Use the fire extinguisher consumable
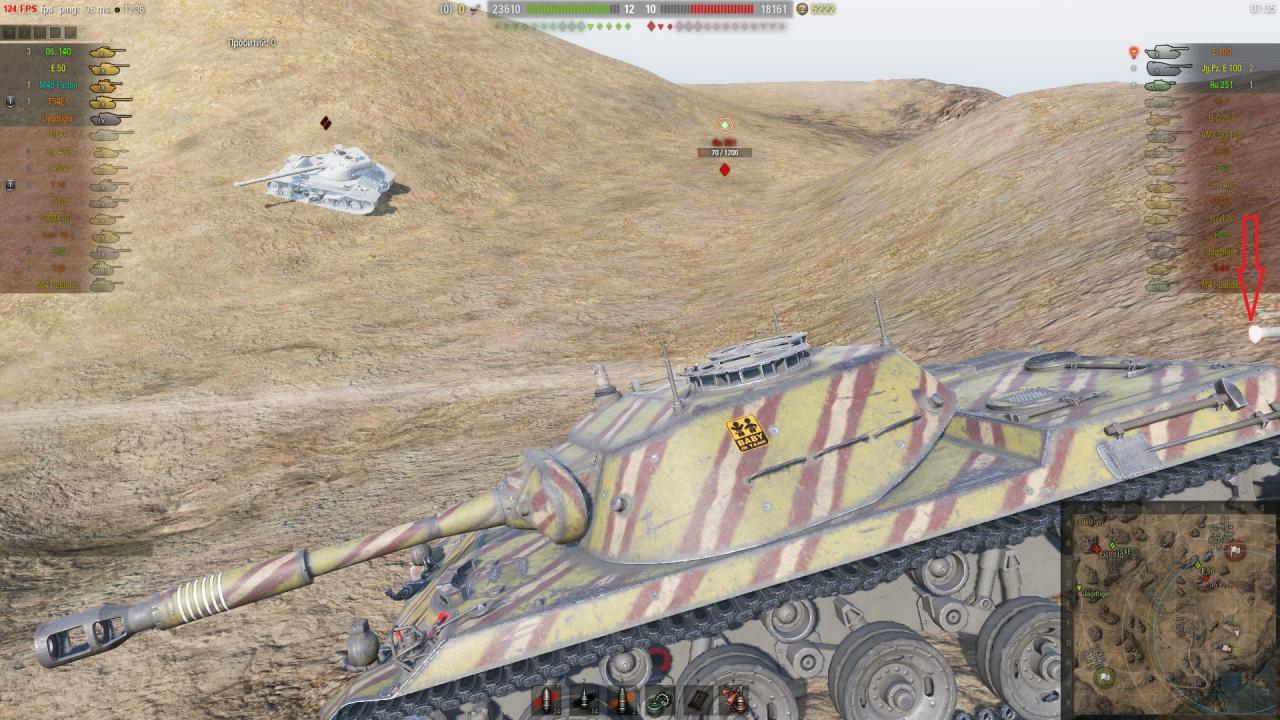1280x720 pixels. click(735, 700)
